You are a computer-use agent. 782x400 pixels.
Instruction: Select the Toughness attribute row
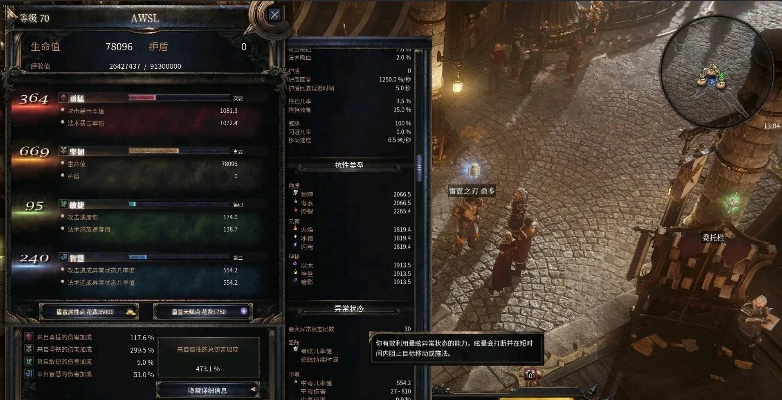point(140,163)
